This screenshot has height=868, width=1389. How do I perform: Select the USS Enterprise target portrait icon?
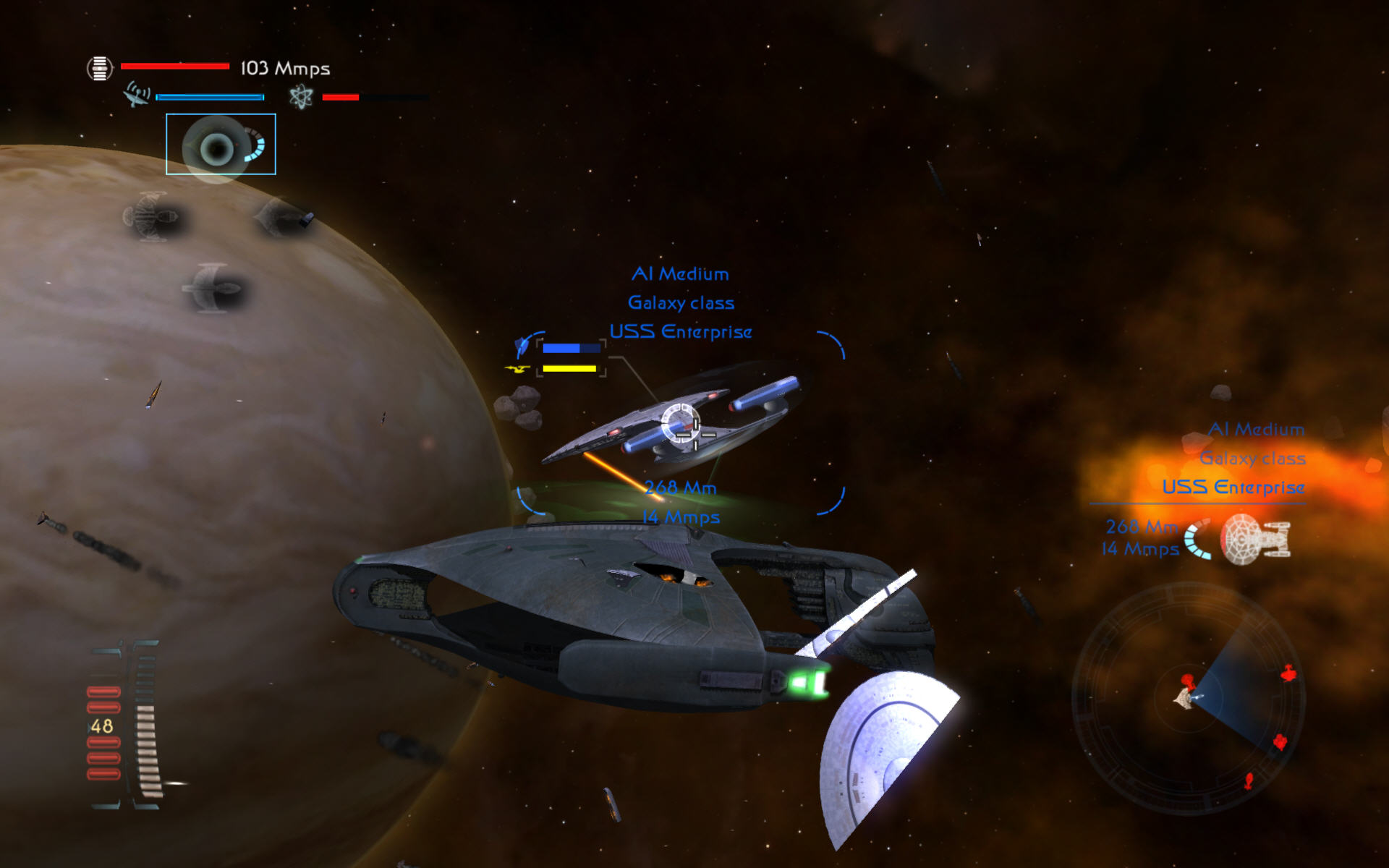tap(1254, 539)
